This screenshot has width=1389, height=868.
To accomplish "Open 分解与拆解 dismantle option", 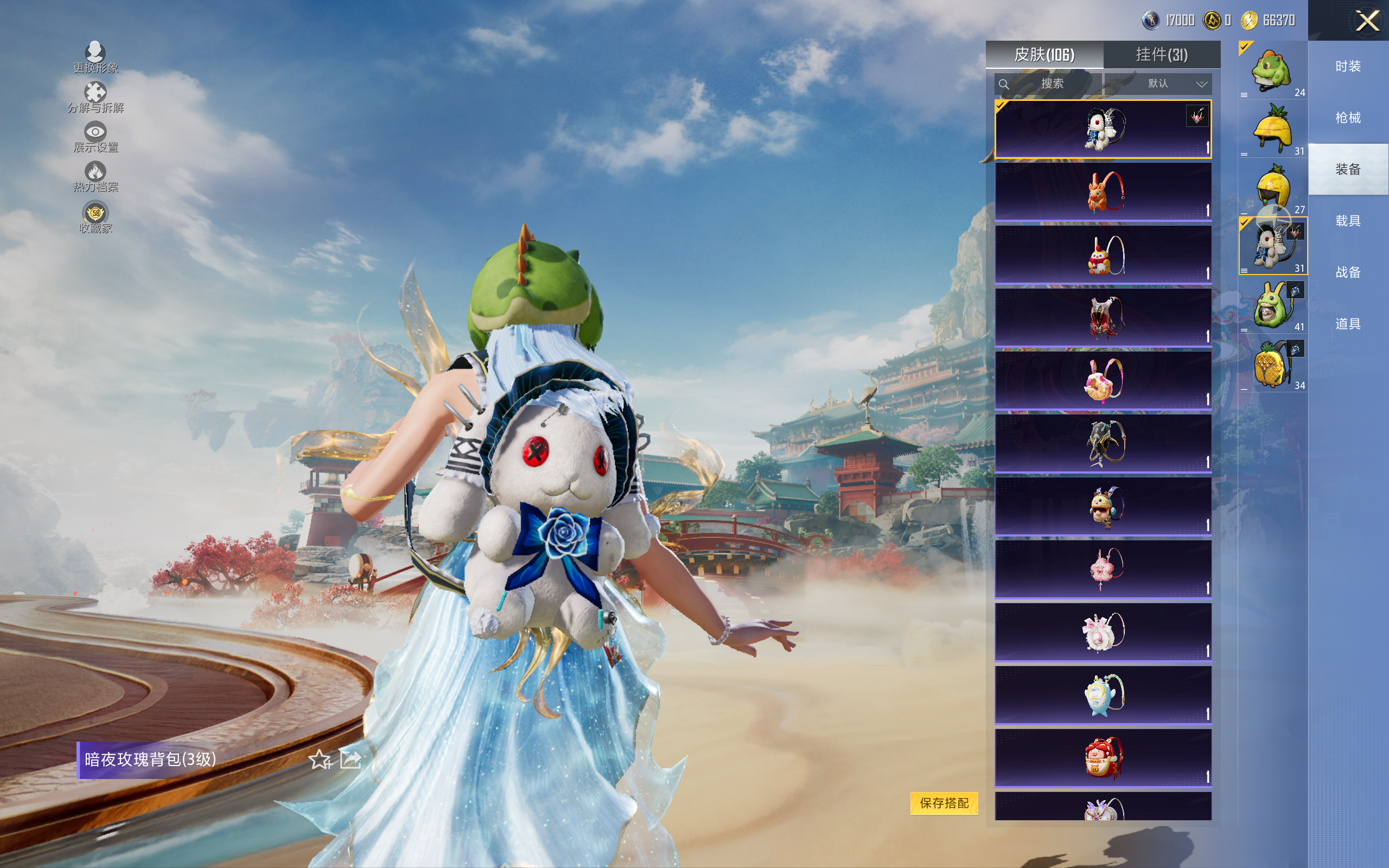I will (95, 97).
